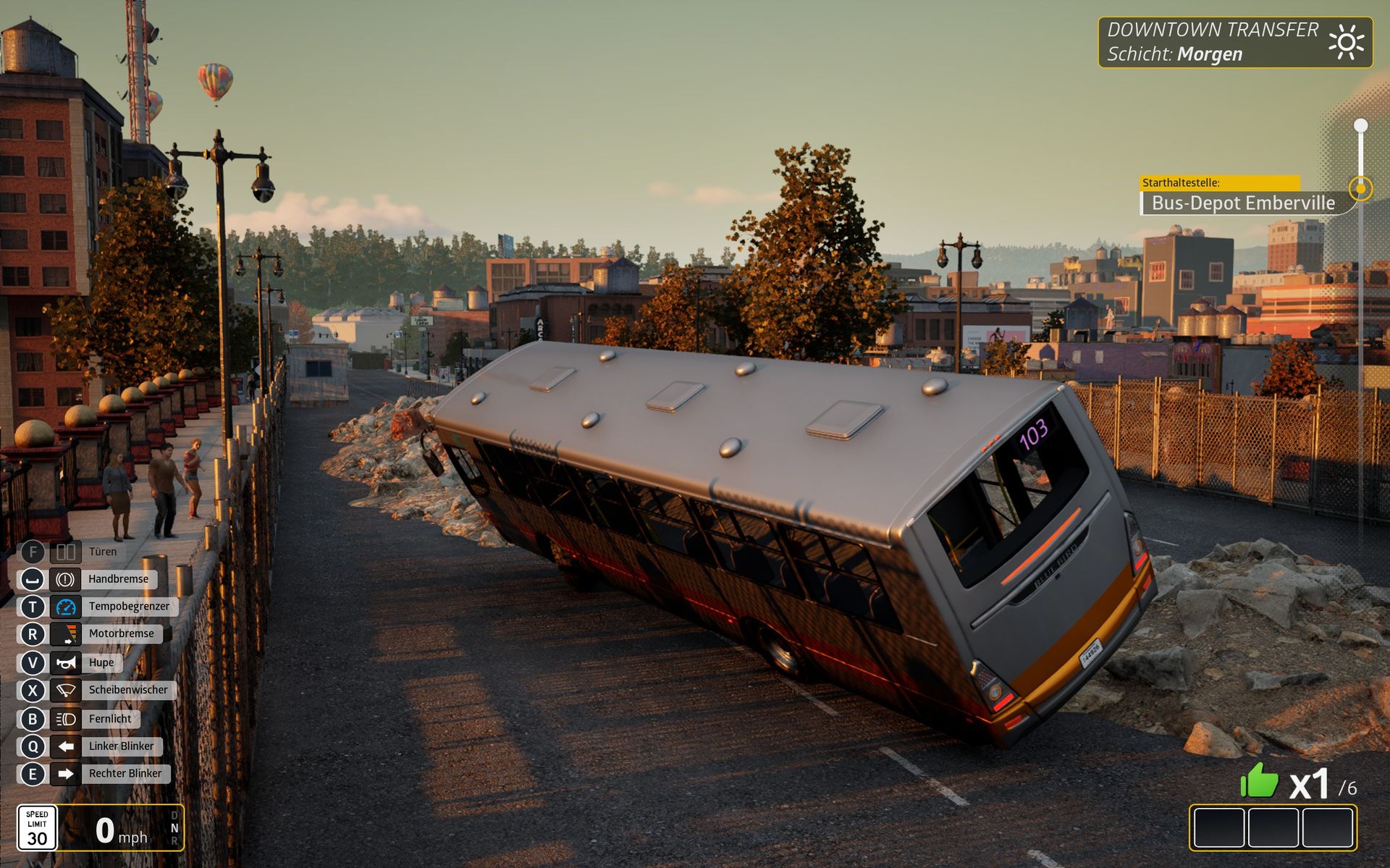The height and width of the screenshot is (868, 1390).
Task: Open the Downtown Transfer mission panel
Action: (x=1234, y=42)
